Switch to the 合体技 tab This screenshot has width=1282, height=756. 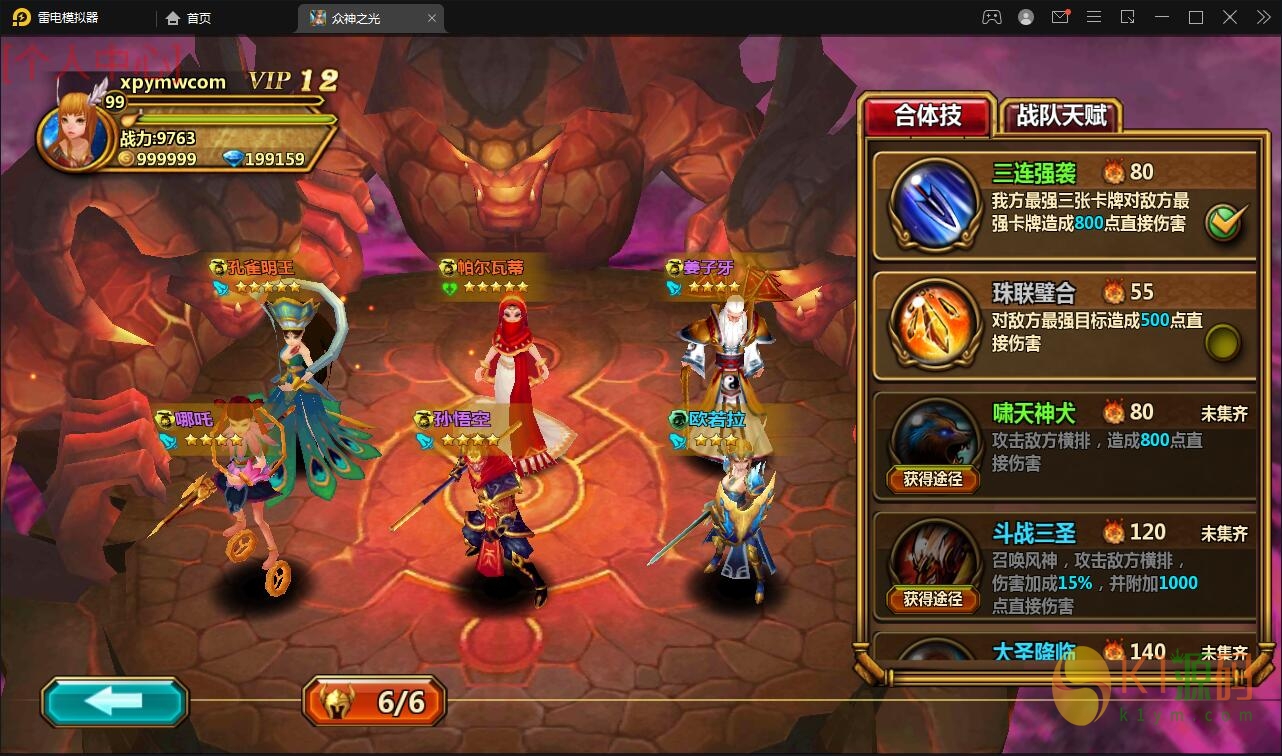[x=927, y=116]
